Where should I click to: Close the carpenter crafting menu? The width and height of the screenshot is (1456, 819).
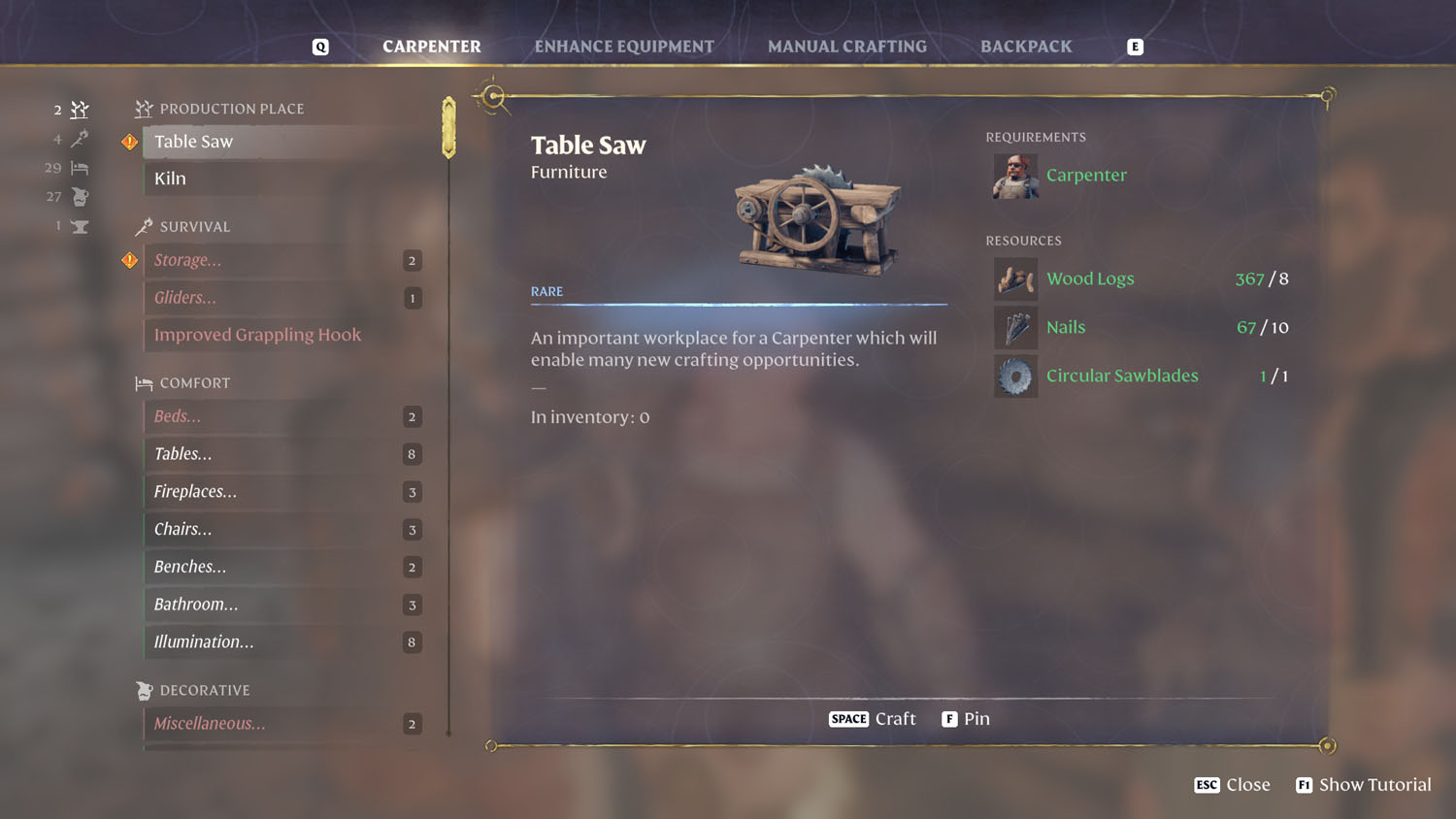pos(1232,785)
